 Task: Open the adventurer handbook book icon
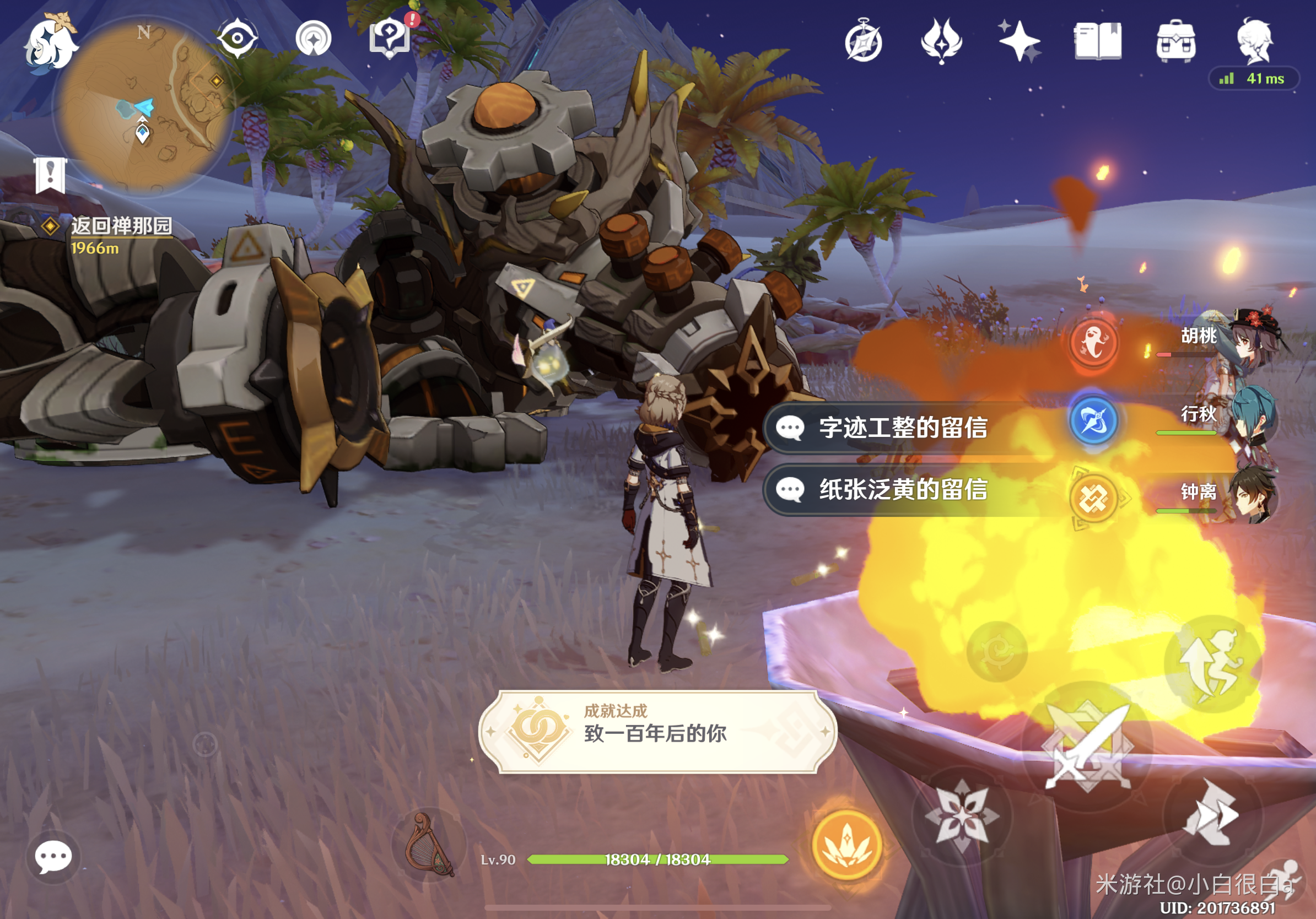[x=1098, y=41]
